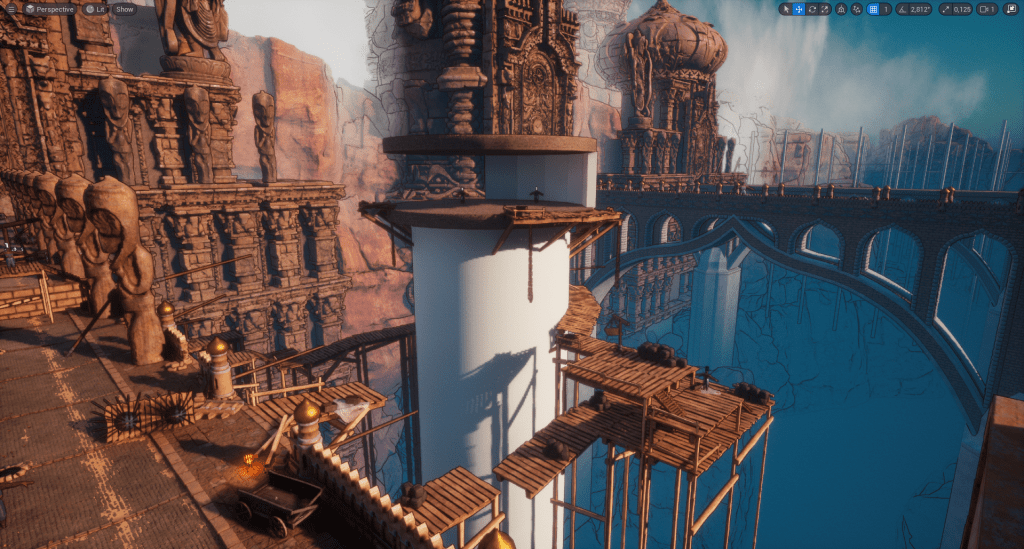Toggle scale snapping icon
The height and width of the screenshot is (549, 1024).
[x=945, y=9]
